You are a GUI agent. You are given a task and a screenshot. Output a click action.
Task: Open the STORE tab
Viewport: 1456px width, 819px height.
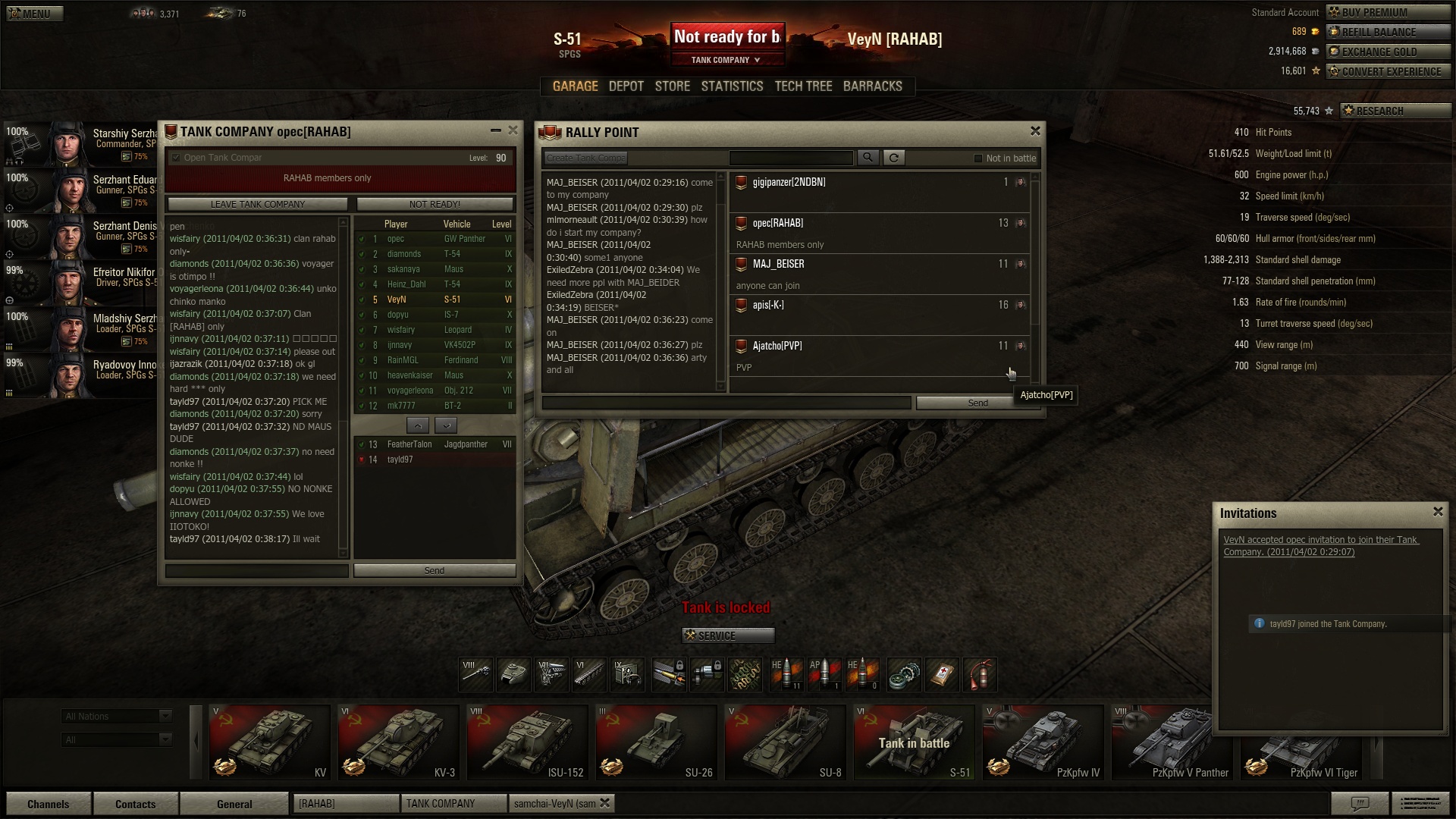tap(672, 86)
